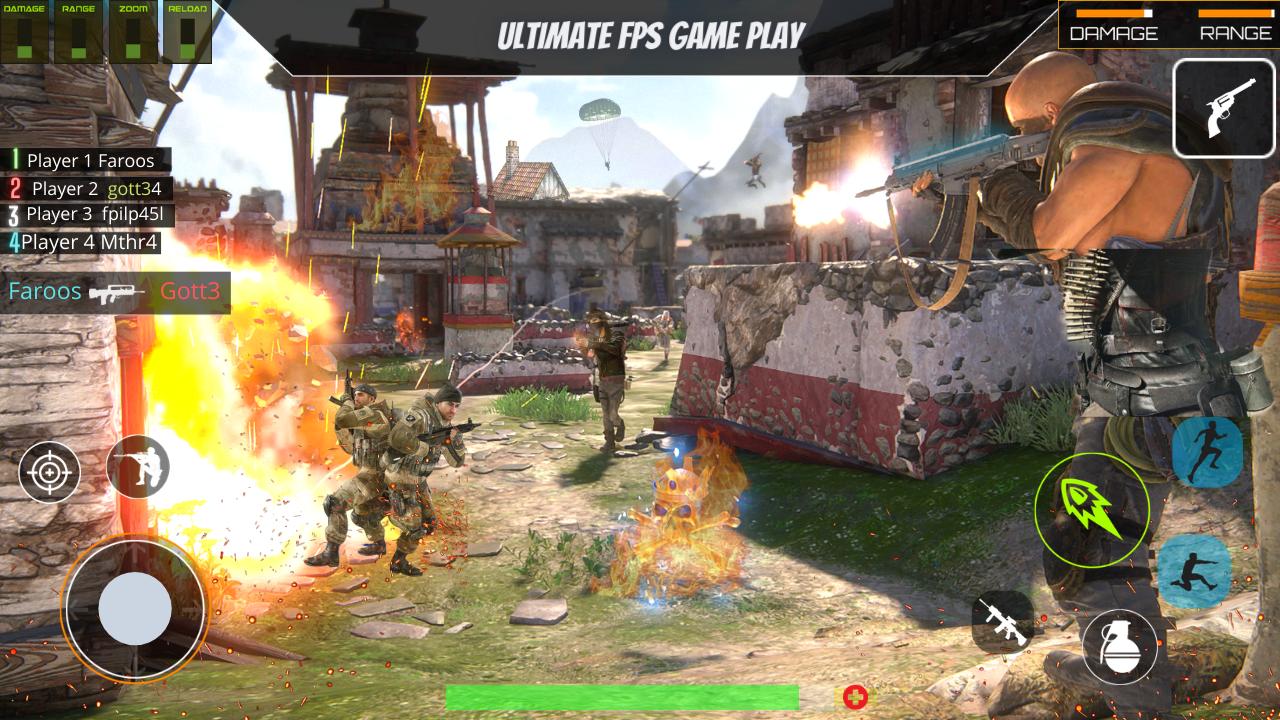The width and height of the screenshot is (1280, 720).
Task: Enable the DAMAGE stat indicator
Action: click(25, 32)
